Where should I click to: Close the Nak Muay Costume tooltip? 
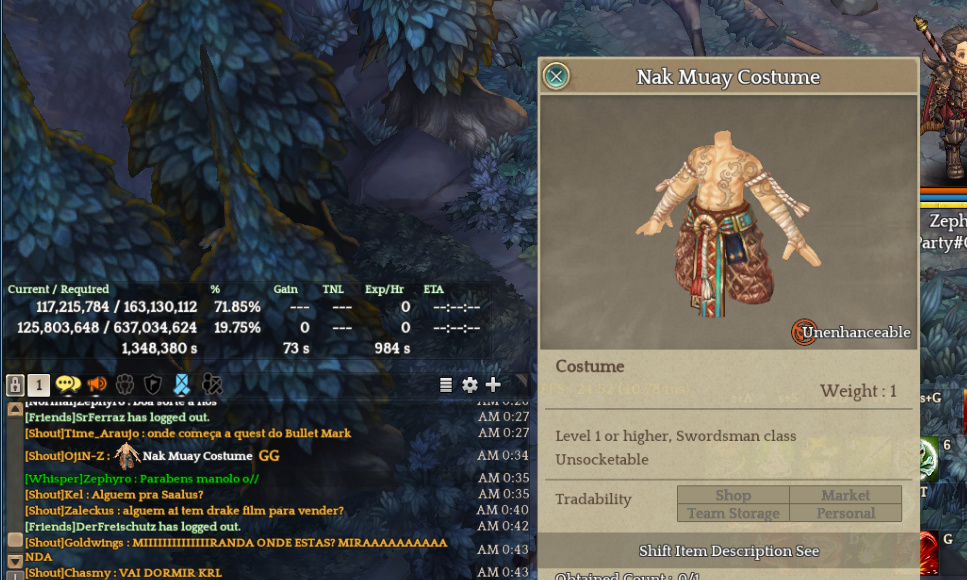point(556,76)
